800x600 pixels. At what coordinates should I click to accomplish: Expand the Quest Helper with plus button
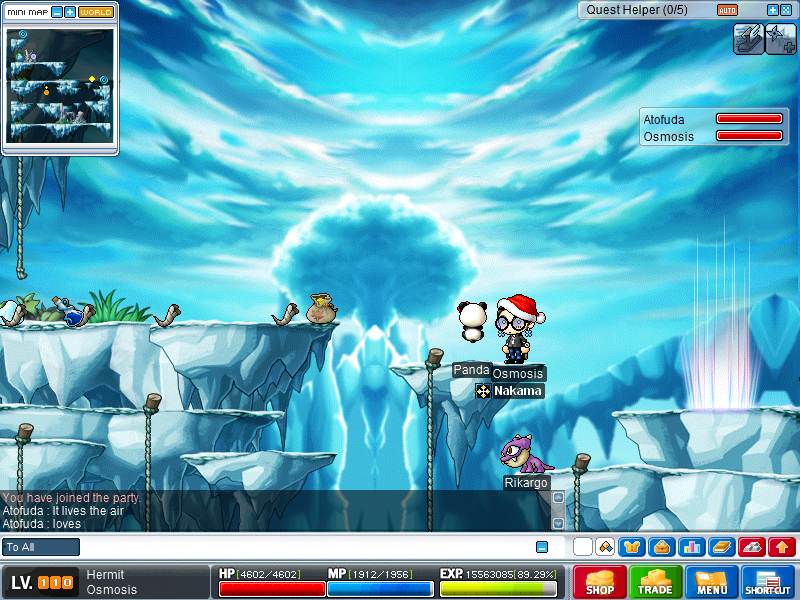tap(773, 10)
